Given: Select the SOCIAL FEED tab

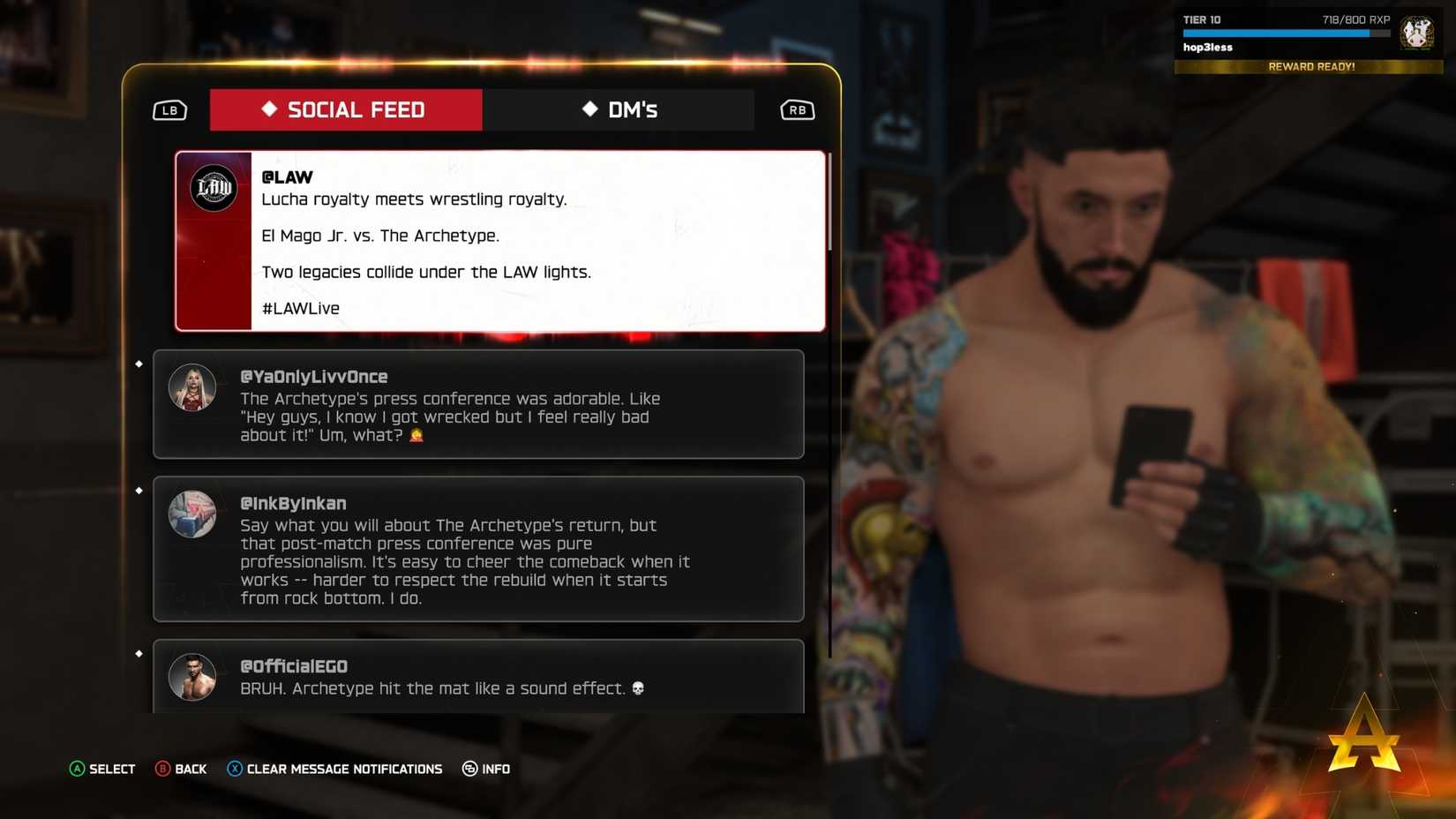Looking at the screenshot, I should pos(345,109).
